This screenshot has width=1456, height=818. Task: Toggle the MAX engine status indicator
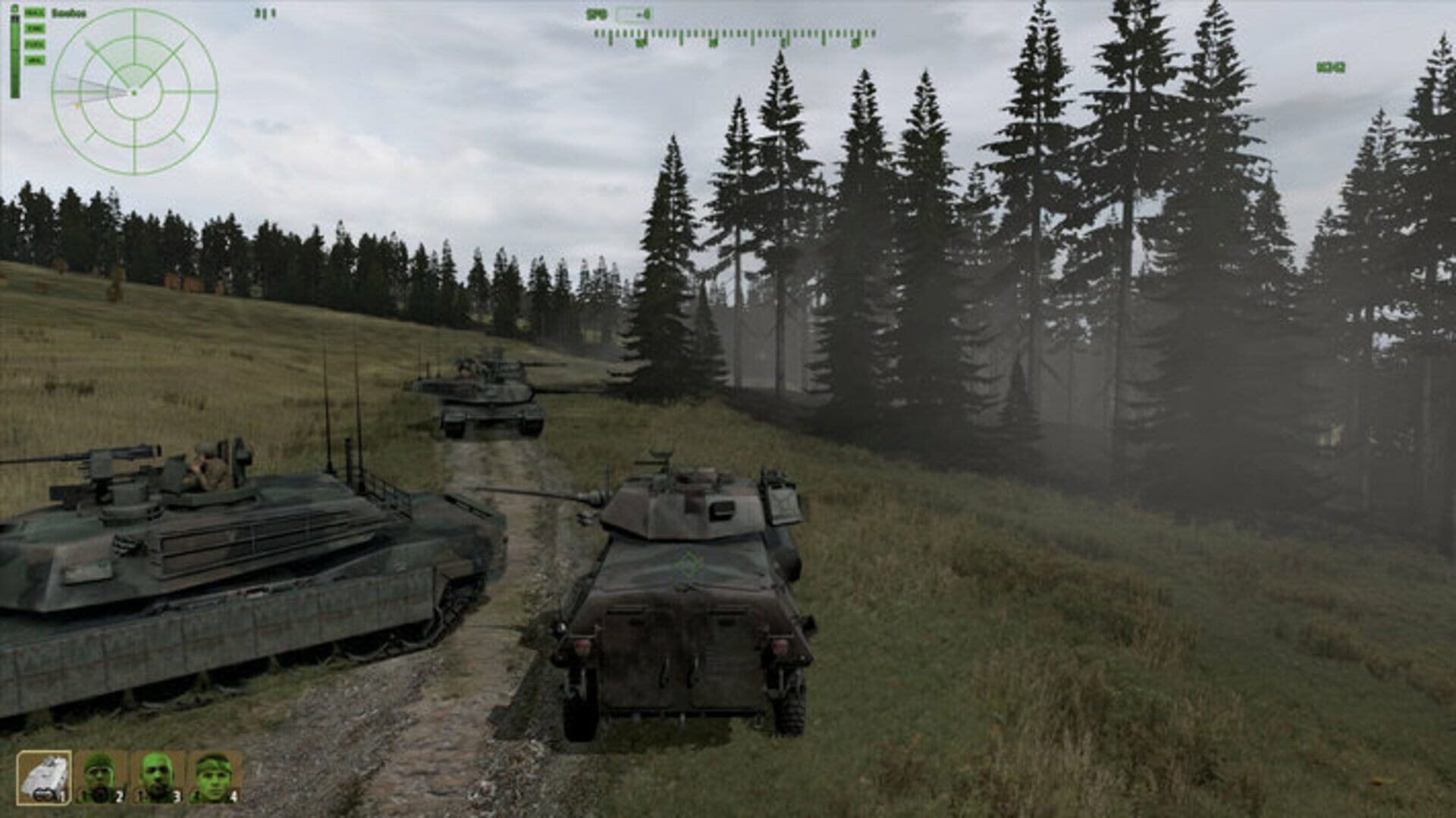35,13
